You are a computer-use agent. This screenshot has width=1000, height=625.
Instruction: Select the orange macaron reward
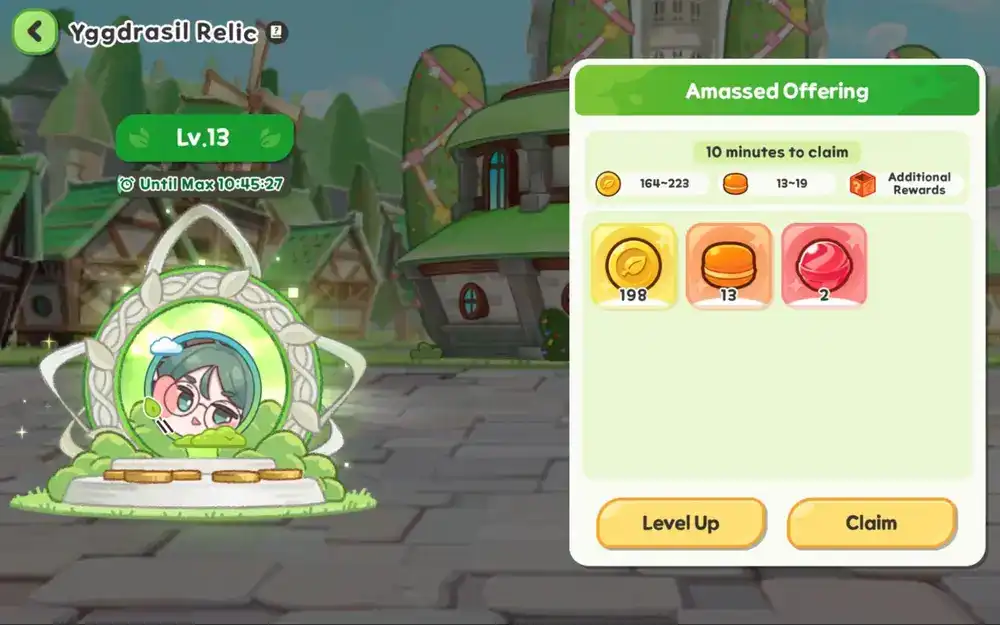point(729,266)
